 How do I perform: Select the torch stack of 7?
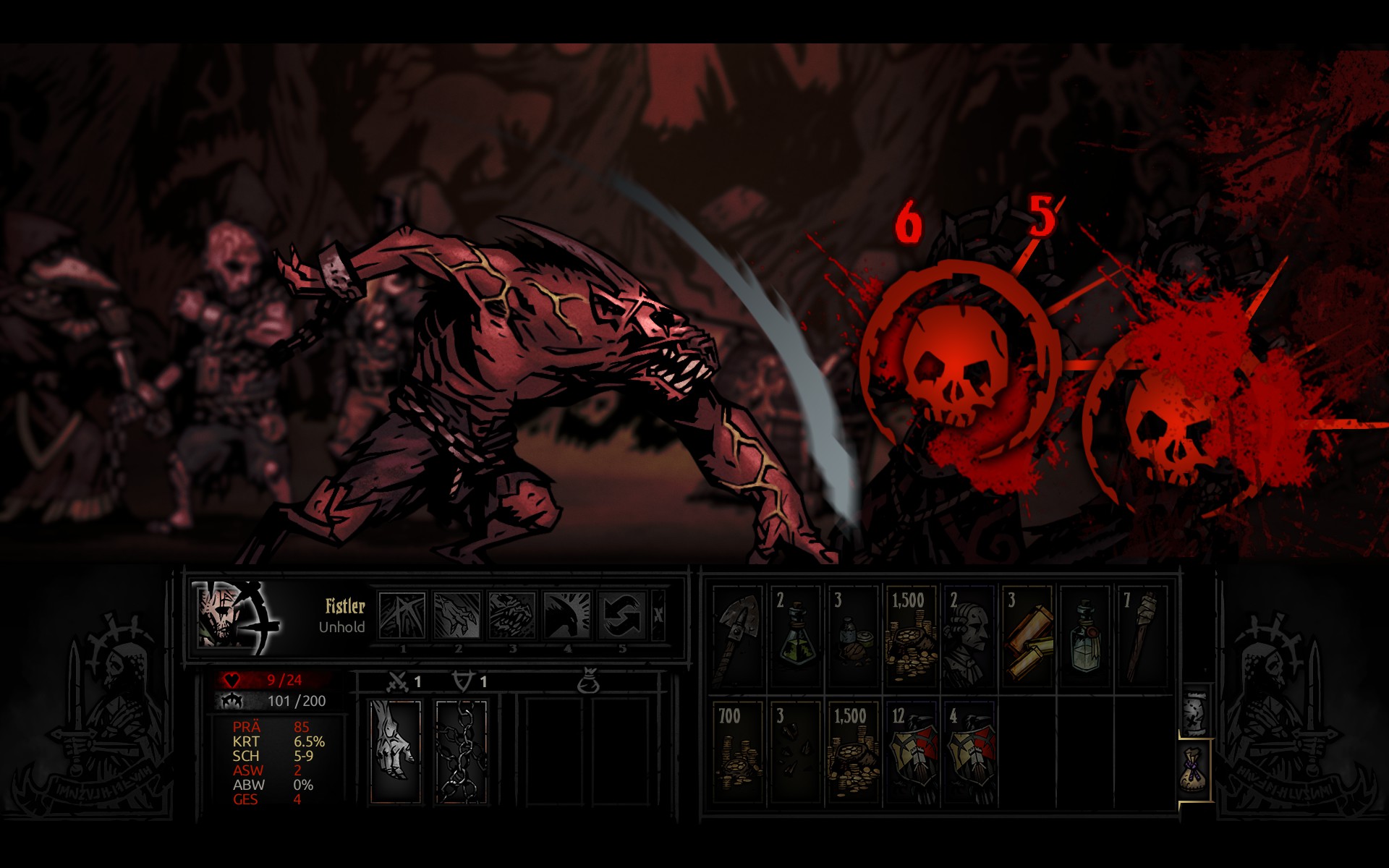pos(1143,637)
